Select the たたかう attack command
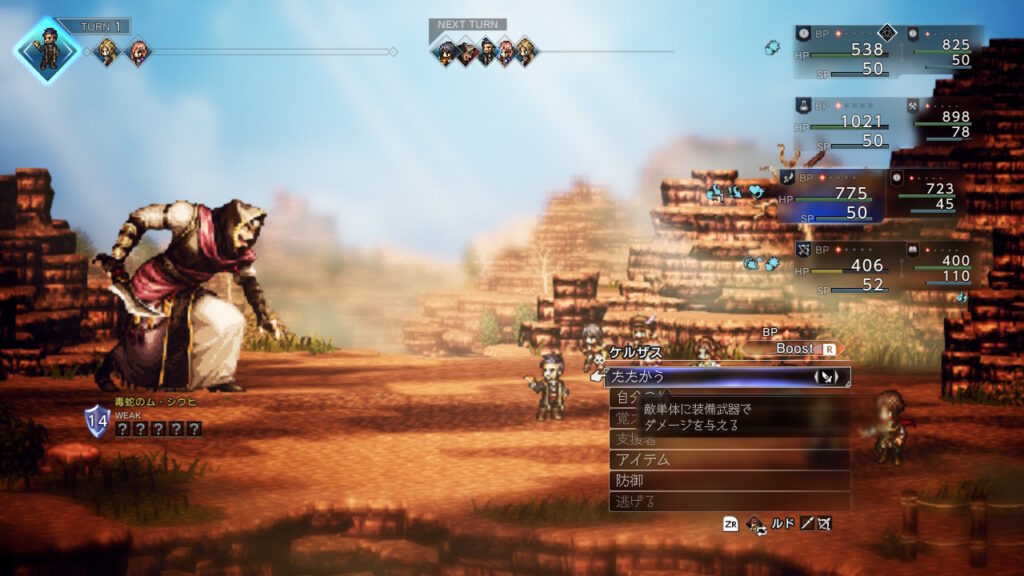This screenshot has width=1024, height=576. coord(700,377)
